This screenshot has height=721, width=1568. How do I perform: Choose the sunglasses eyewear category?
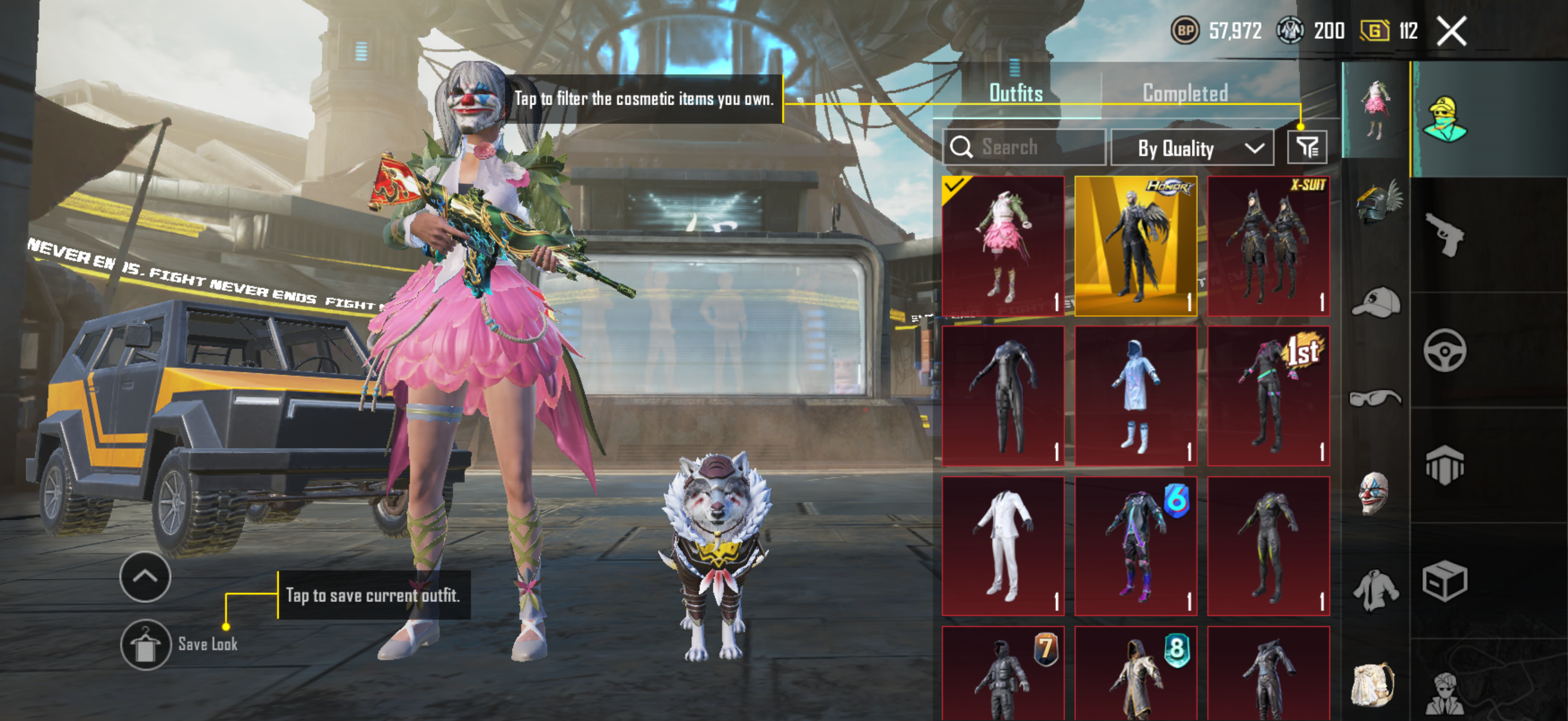1375,399
